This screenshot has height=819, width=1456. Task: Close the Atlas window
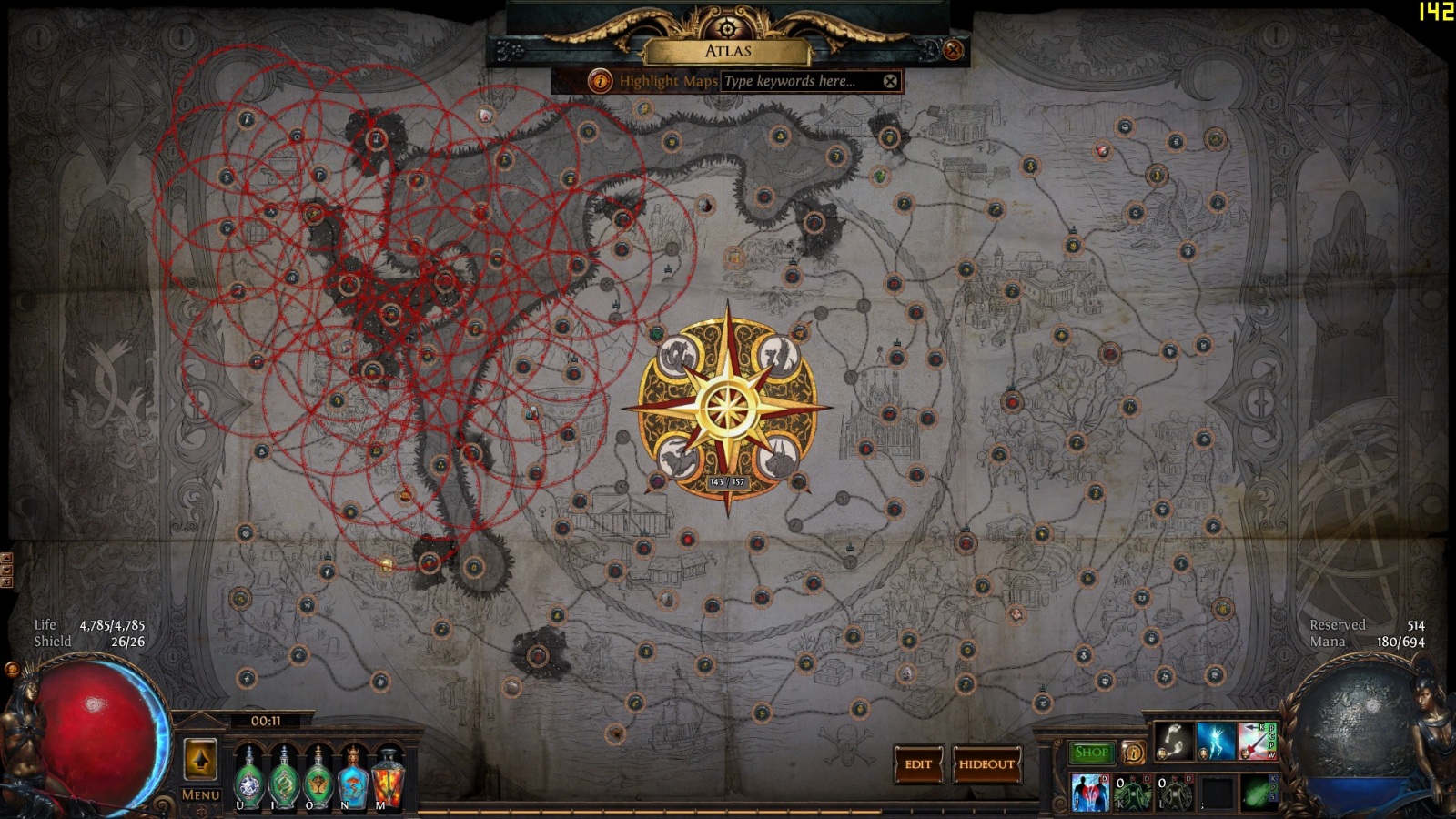(x=953, y=50)
